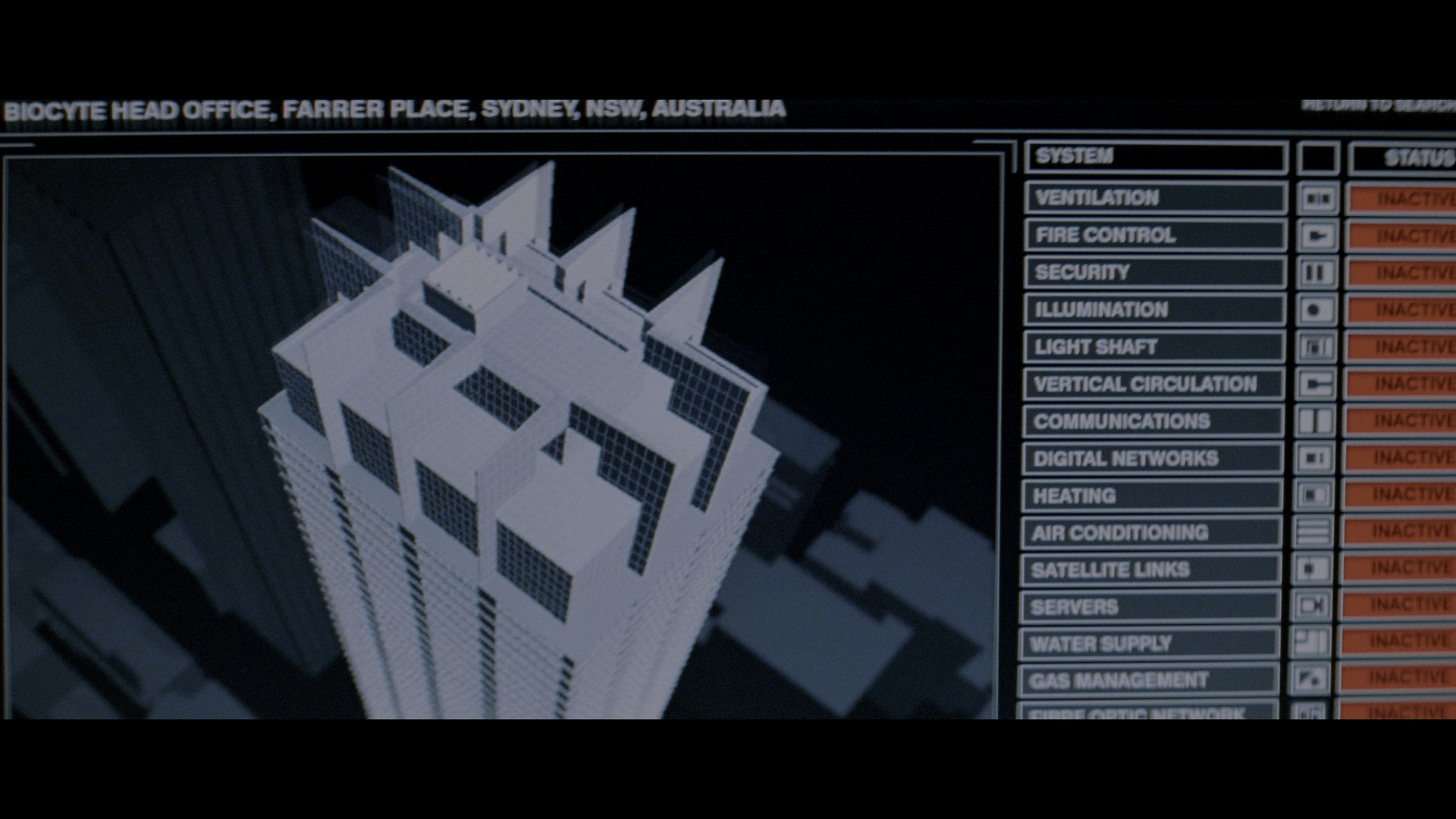The image size is (1456, 819).
Task: Click the icon beside Illumination
Action: (1316, 309)
